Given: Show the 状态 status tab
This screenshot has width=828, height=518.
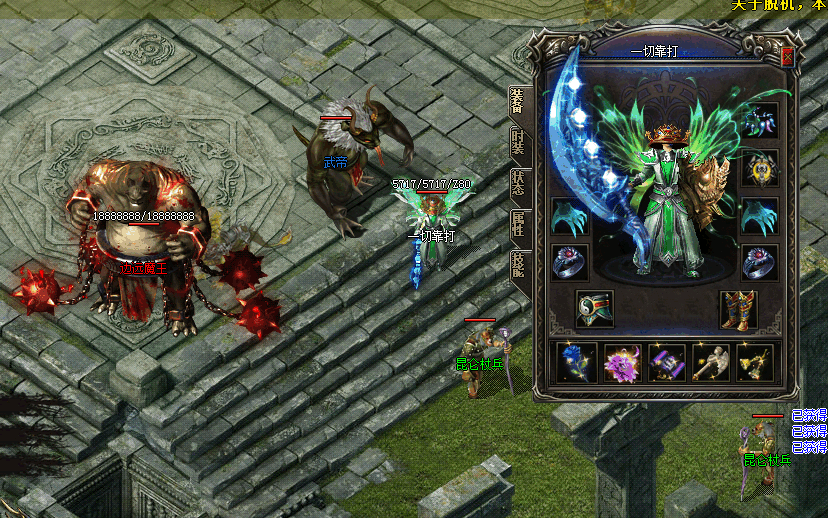Looking at the screenshot, I should (x=517, y=183).
